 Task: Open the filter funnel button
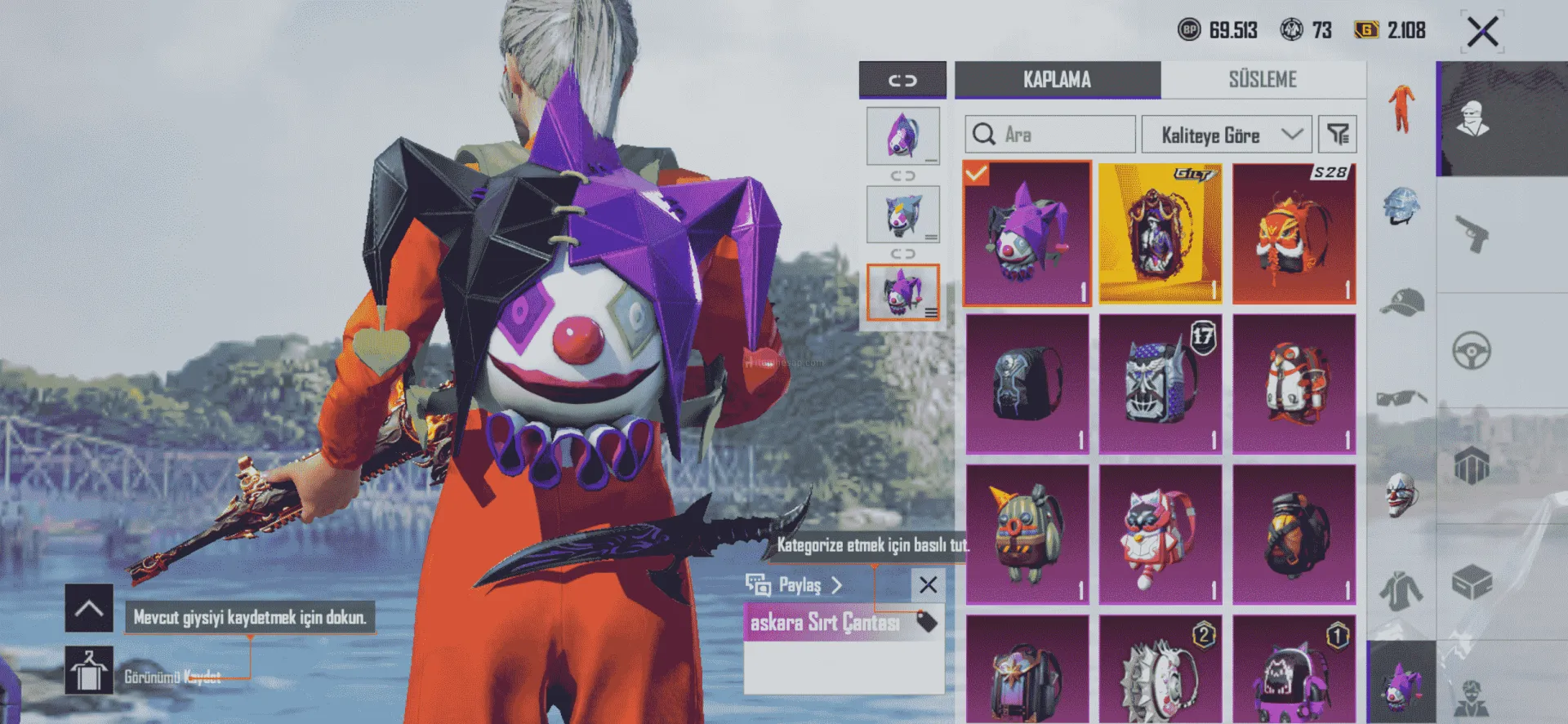click(1338, 135)
